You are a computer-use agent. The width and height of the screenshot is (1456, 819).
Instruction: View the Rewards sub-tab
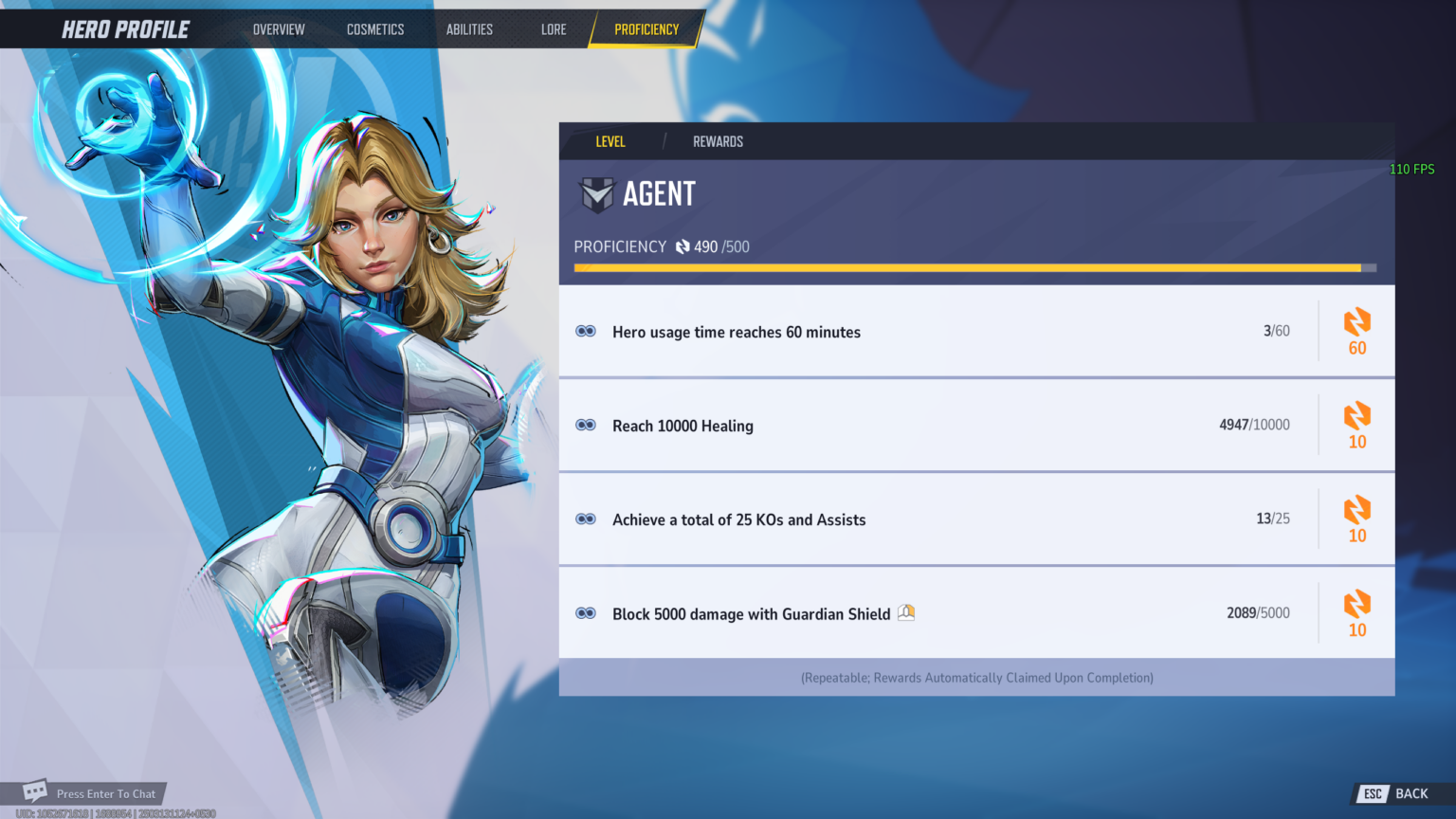click(x=718, y=141)
